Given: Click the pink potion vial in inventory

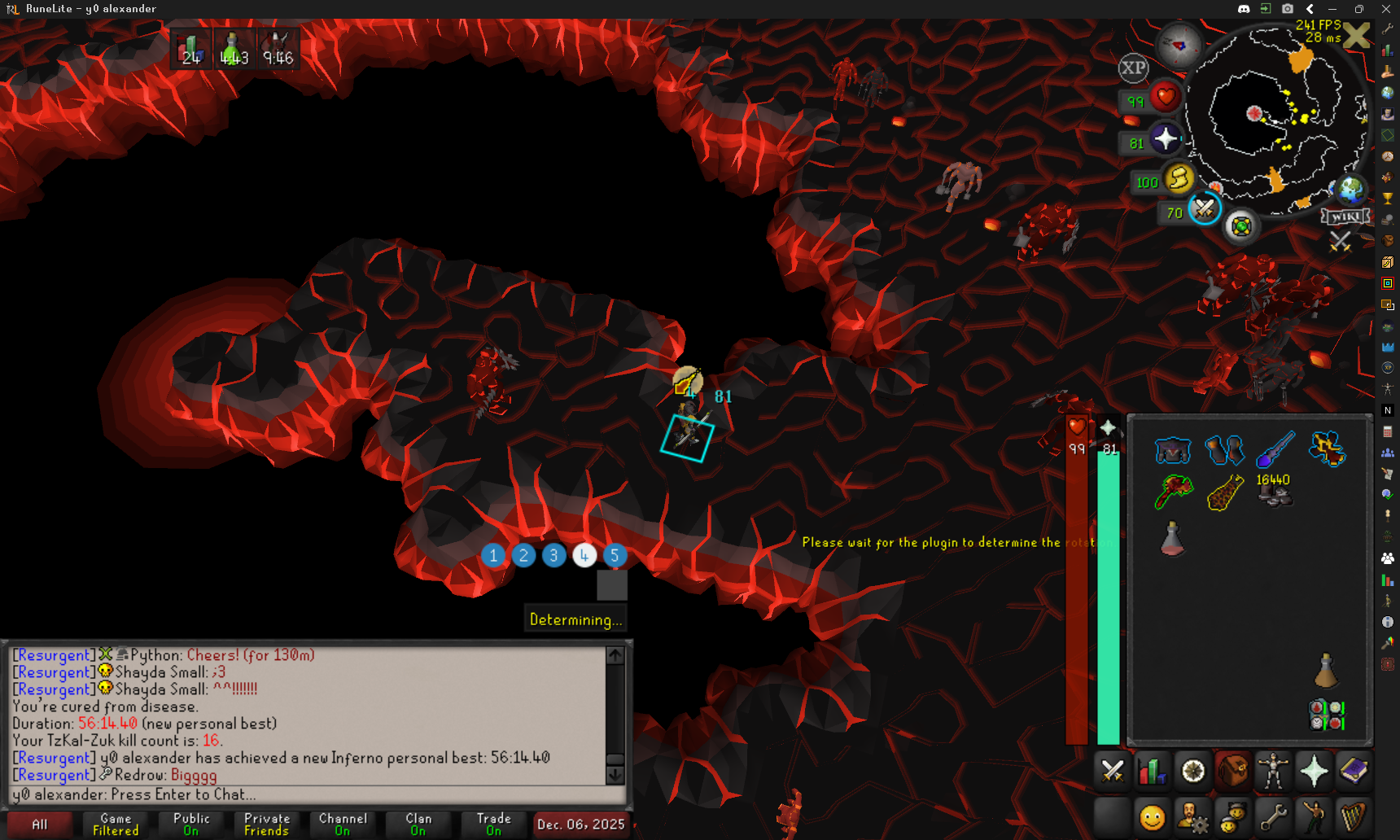Looking at the screenshot, I should (1172, 539).
